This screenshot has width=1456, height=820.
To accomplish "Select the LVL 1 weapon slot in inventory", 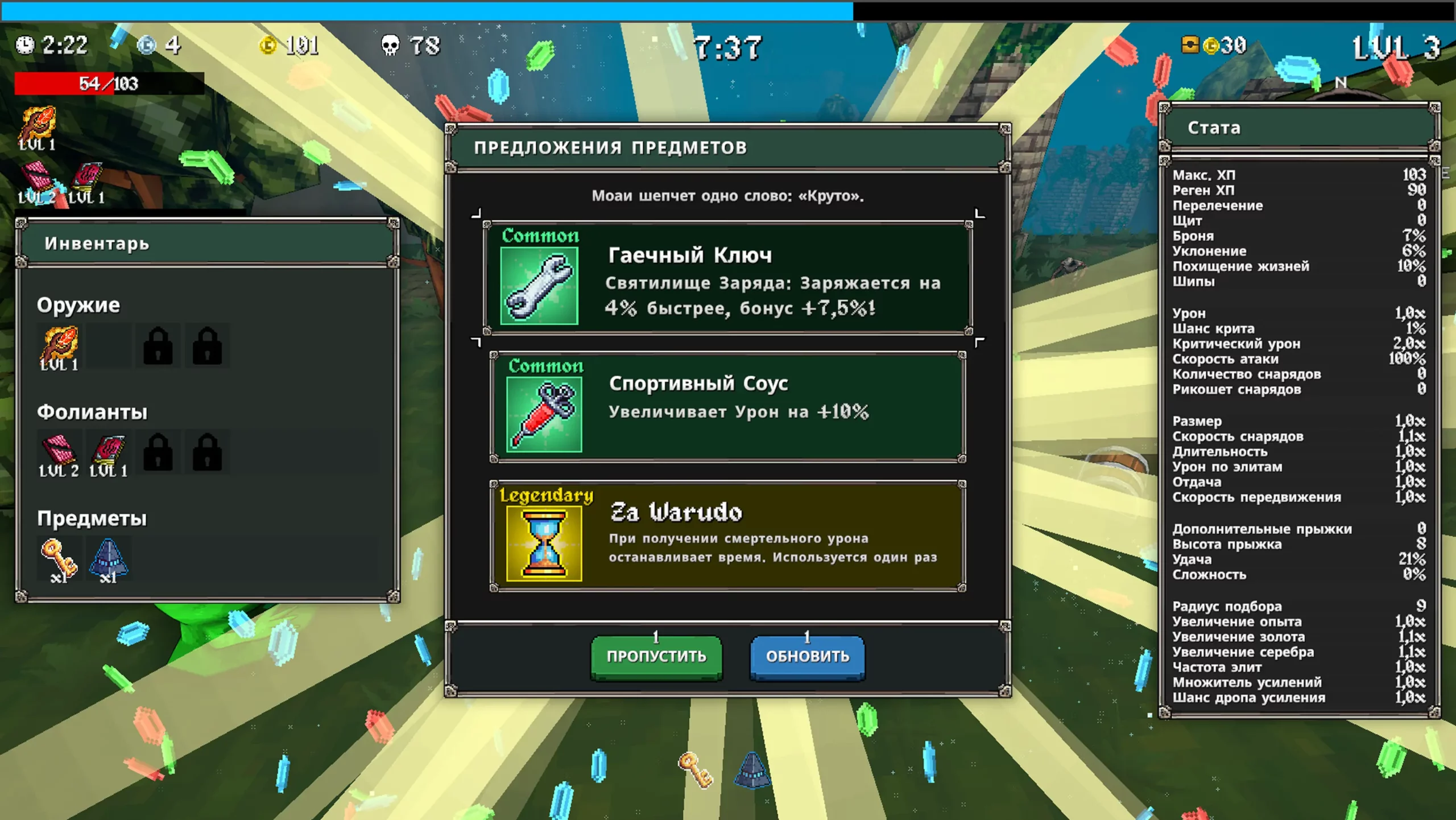I will 59,346.
